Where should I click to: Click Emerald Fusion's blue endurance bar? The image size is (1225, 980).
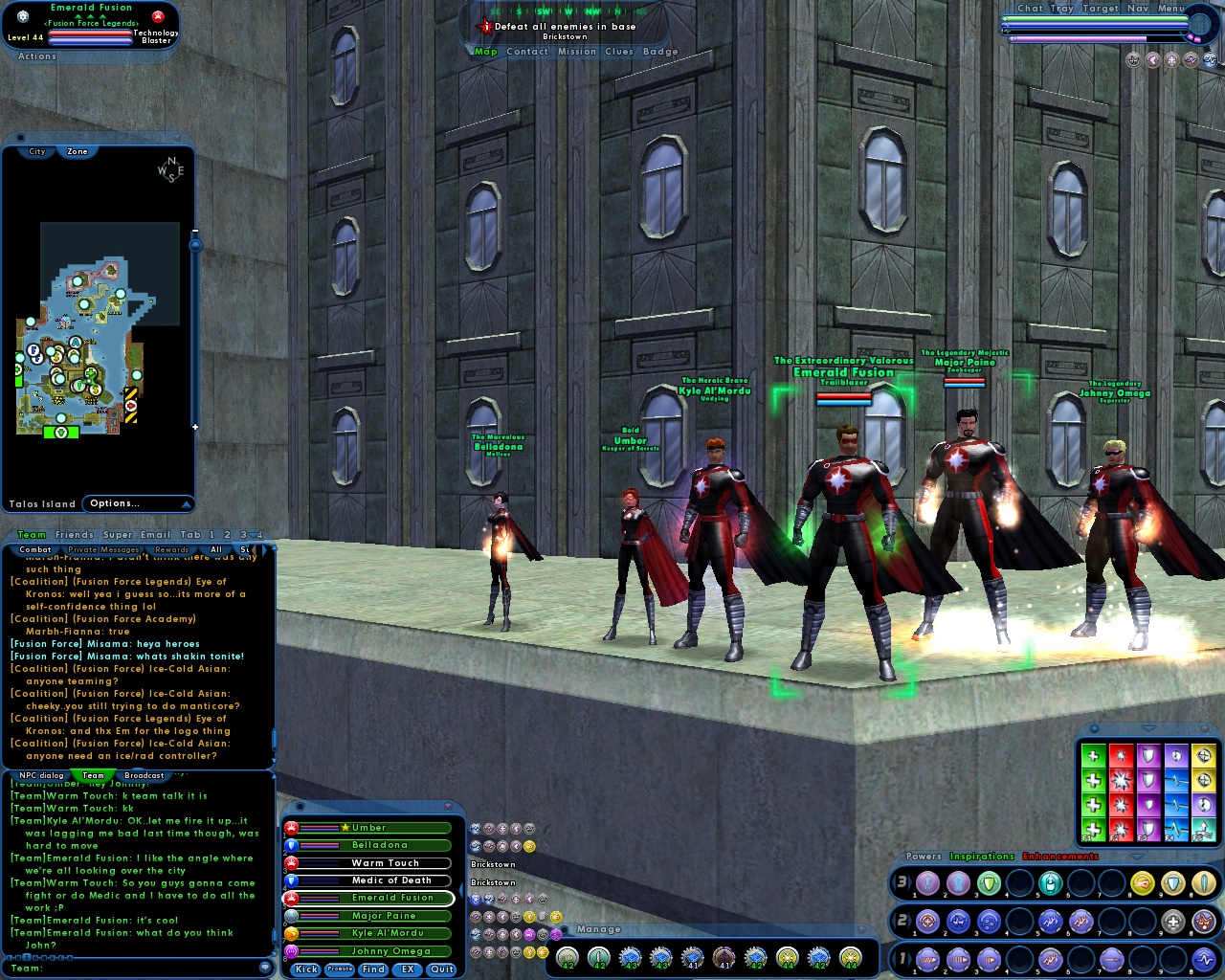319,902
